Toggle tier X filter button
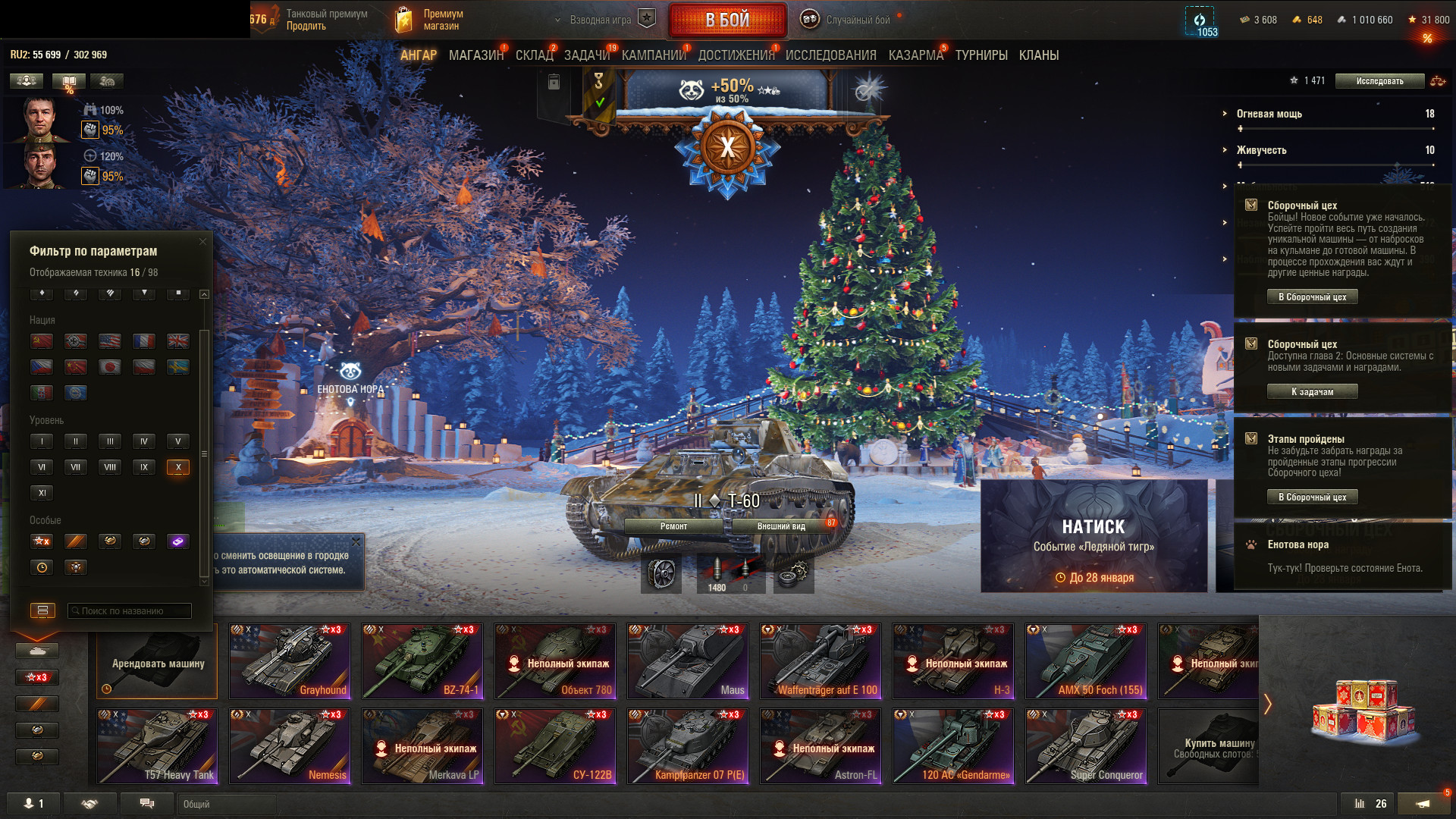1456x819 pixels. (178, 467)
